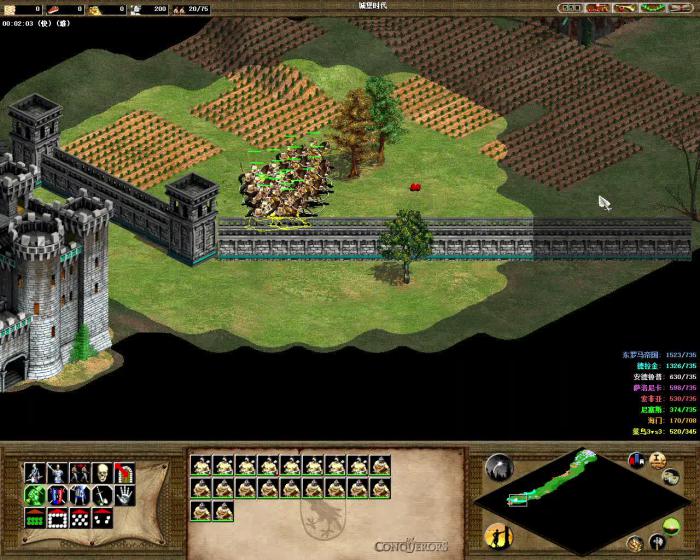Select the Aggressive stance sword icon

click(33, 472)
